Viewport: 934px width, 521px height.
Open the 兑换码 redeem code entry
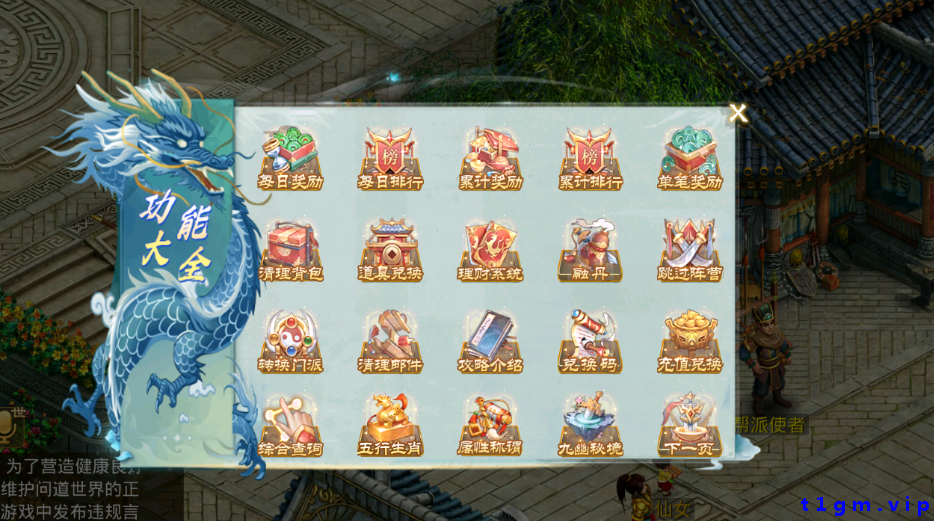591,341
